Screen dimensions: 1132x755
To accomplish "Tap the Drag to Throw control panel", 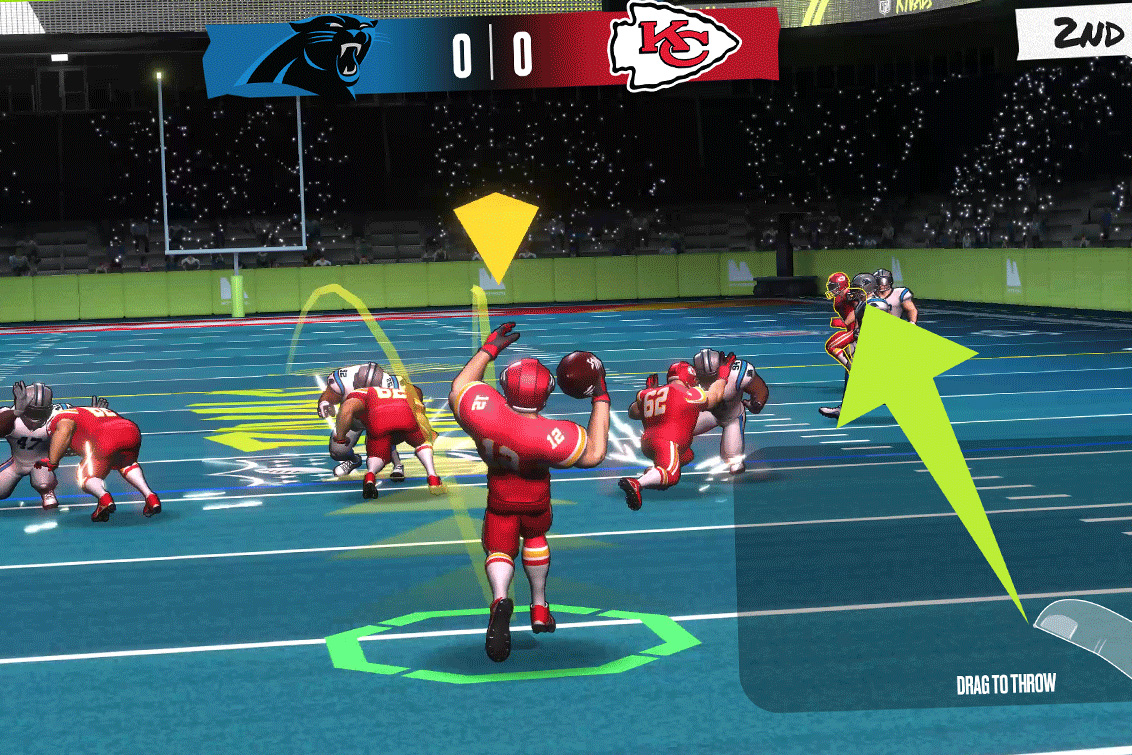I will coord(935,580).
